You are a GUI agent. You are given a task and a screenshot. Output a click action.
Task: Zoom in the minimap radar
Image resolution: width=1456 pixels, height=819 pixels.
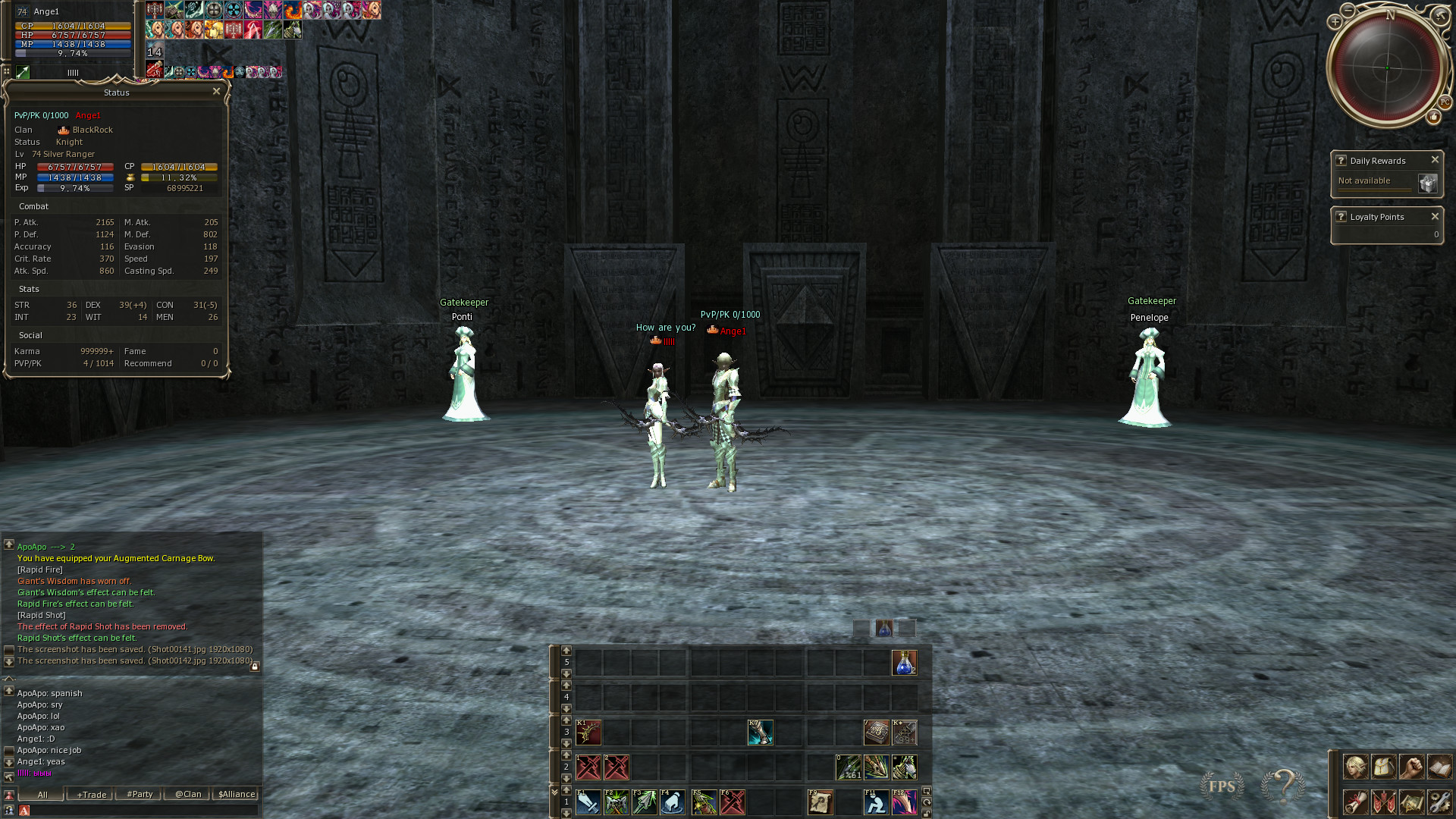coord(1335,22)
